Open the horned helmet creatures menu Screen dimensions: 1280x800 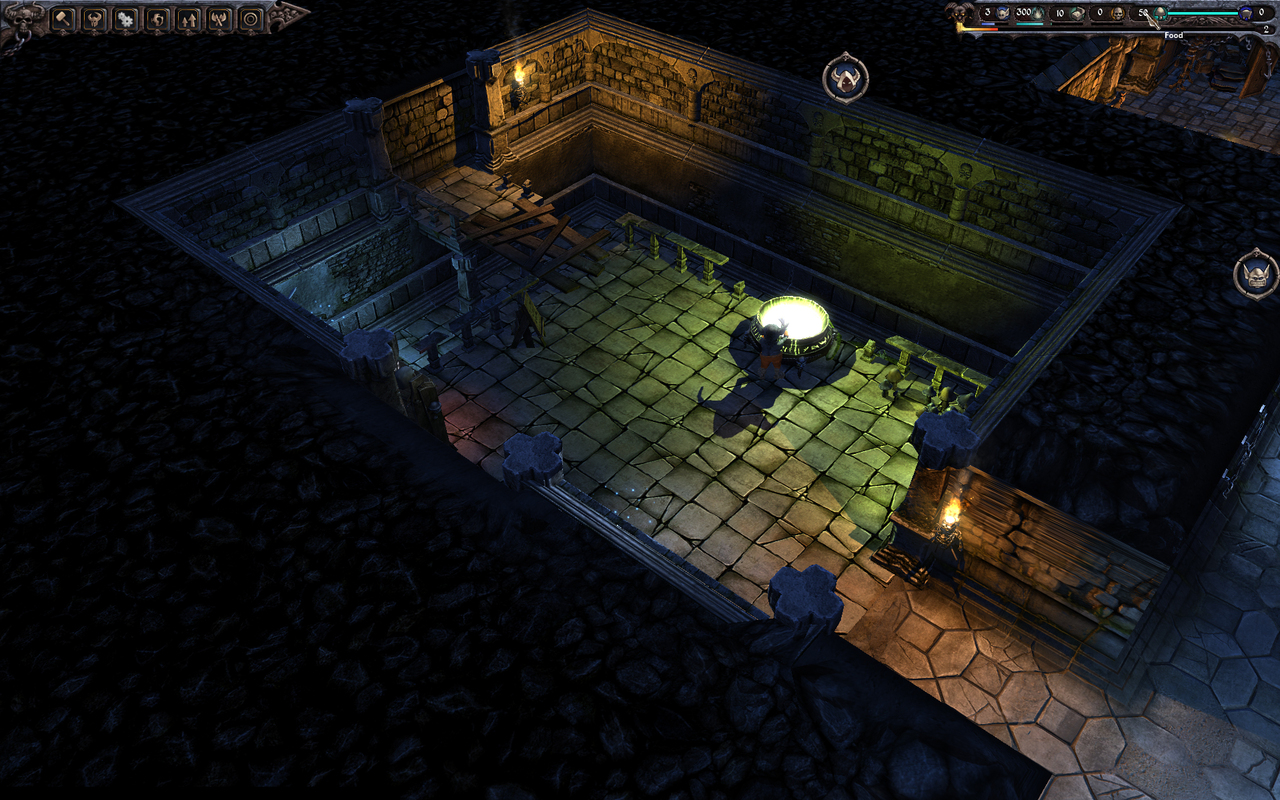[x=94, y=18]
